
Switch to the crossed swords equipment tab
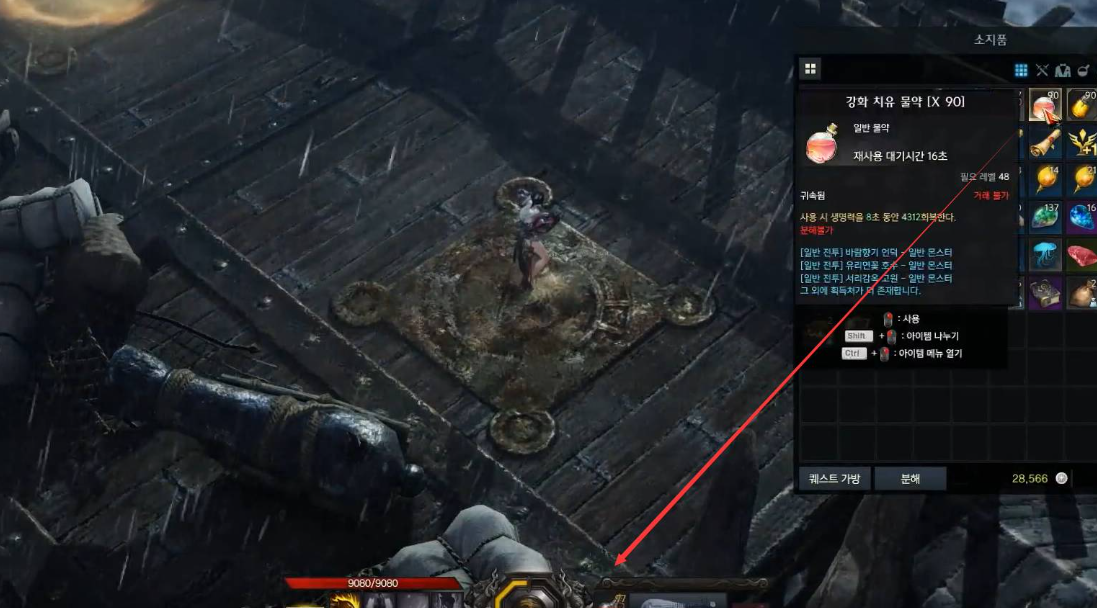point(1042,70)
